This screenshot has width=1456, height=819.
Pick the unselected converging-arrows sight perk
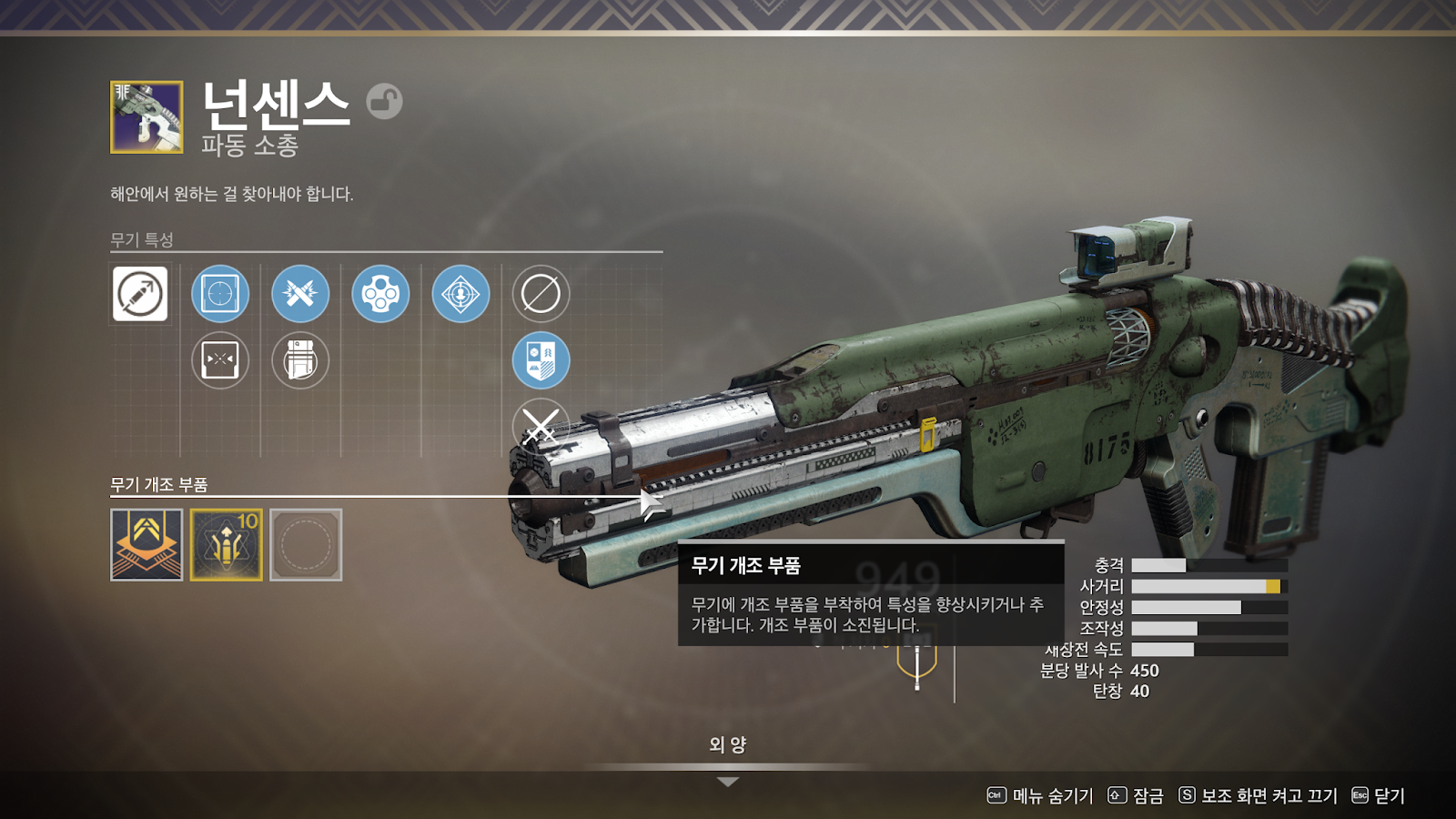(x=220, y=360)
